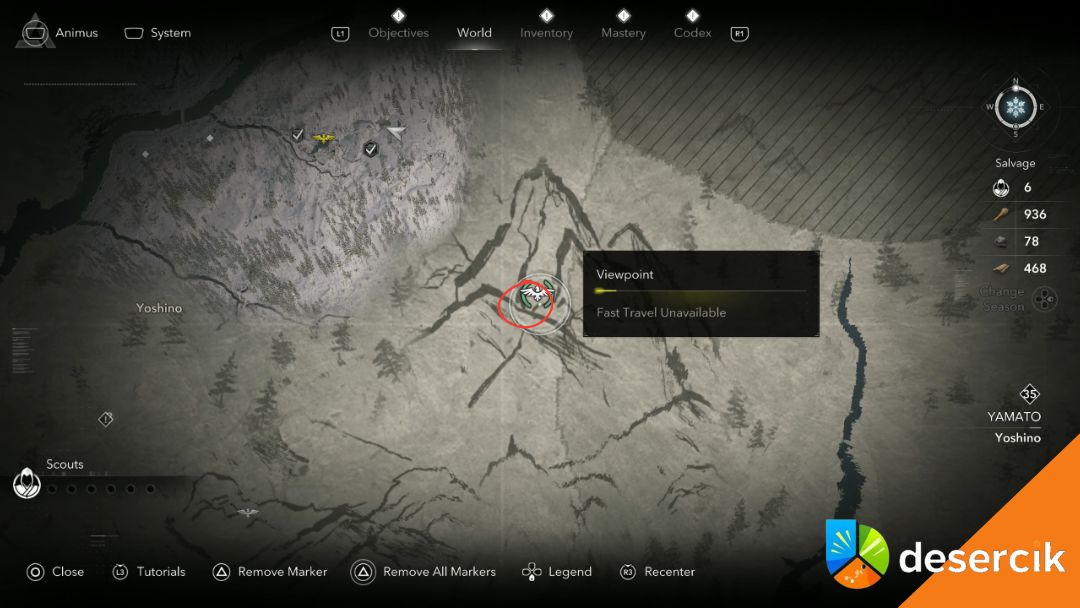The width and height of the screenshot is (1080, 608).
Task: Click the yellow eagle viewpoint marker
Action: click(x=323, y=138)
